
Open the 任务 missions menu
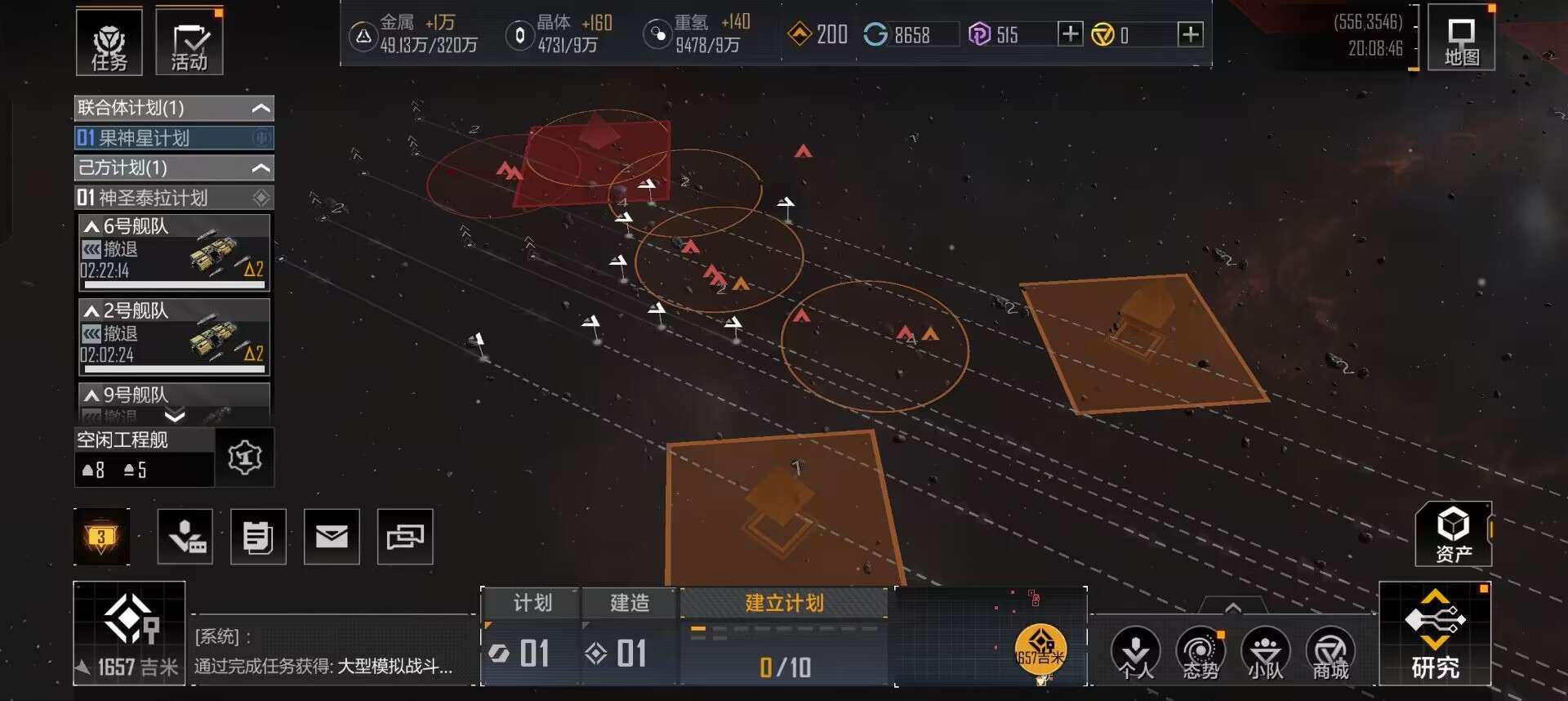point(109,42)
